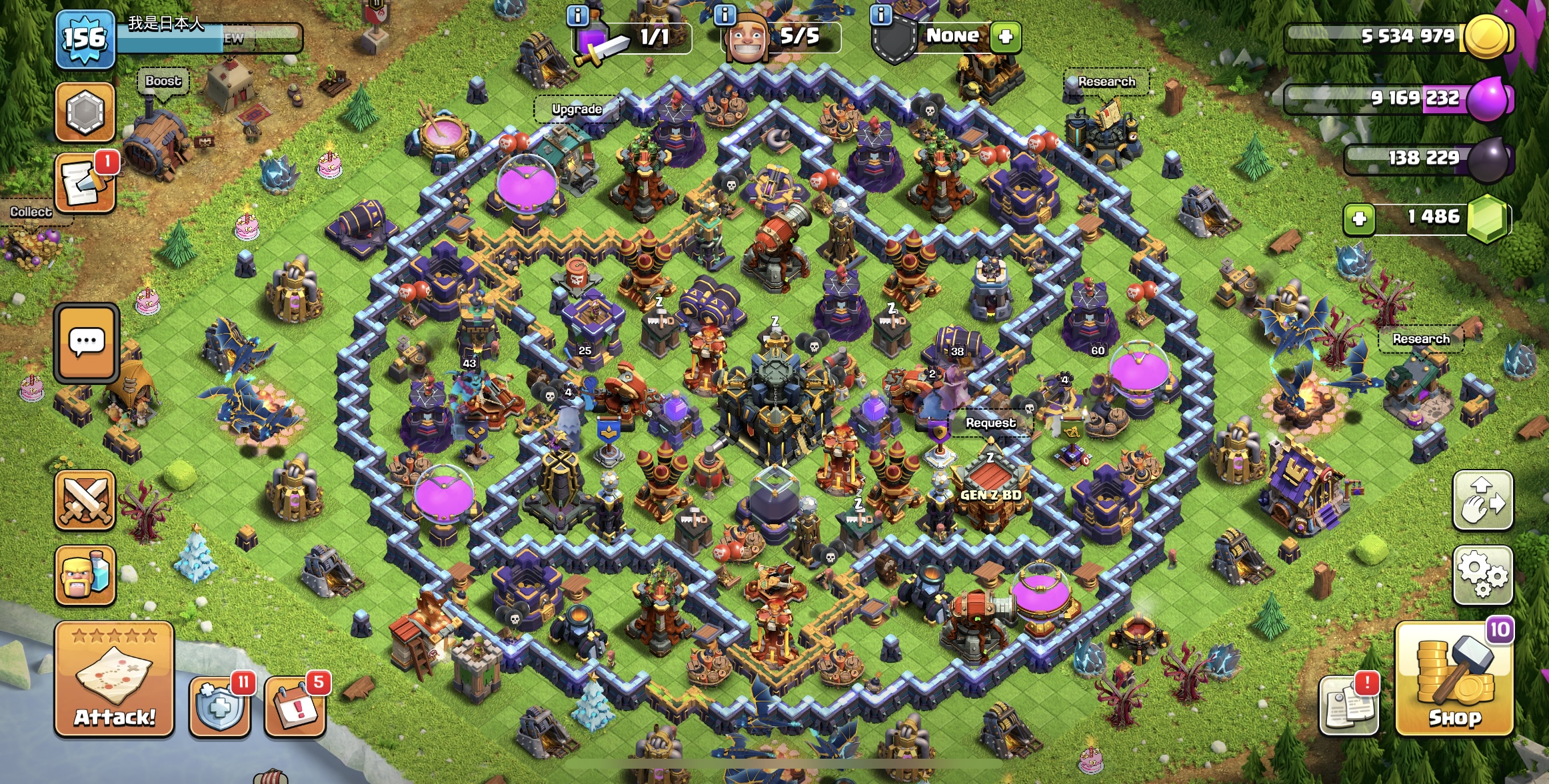The height and width of the screenshot is (784, 1549).
Task: Tap the Request troops bubble
Action: 990,423
